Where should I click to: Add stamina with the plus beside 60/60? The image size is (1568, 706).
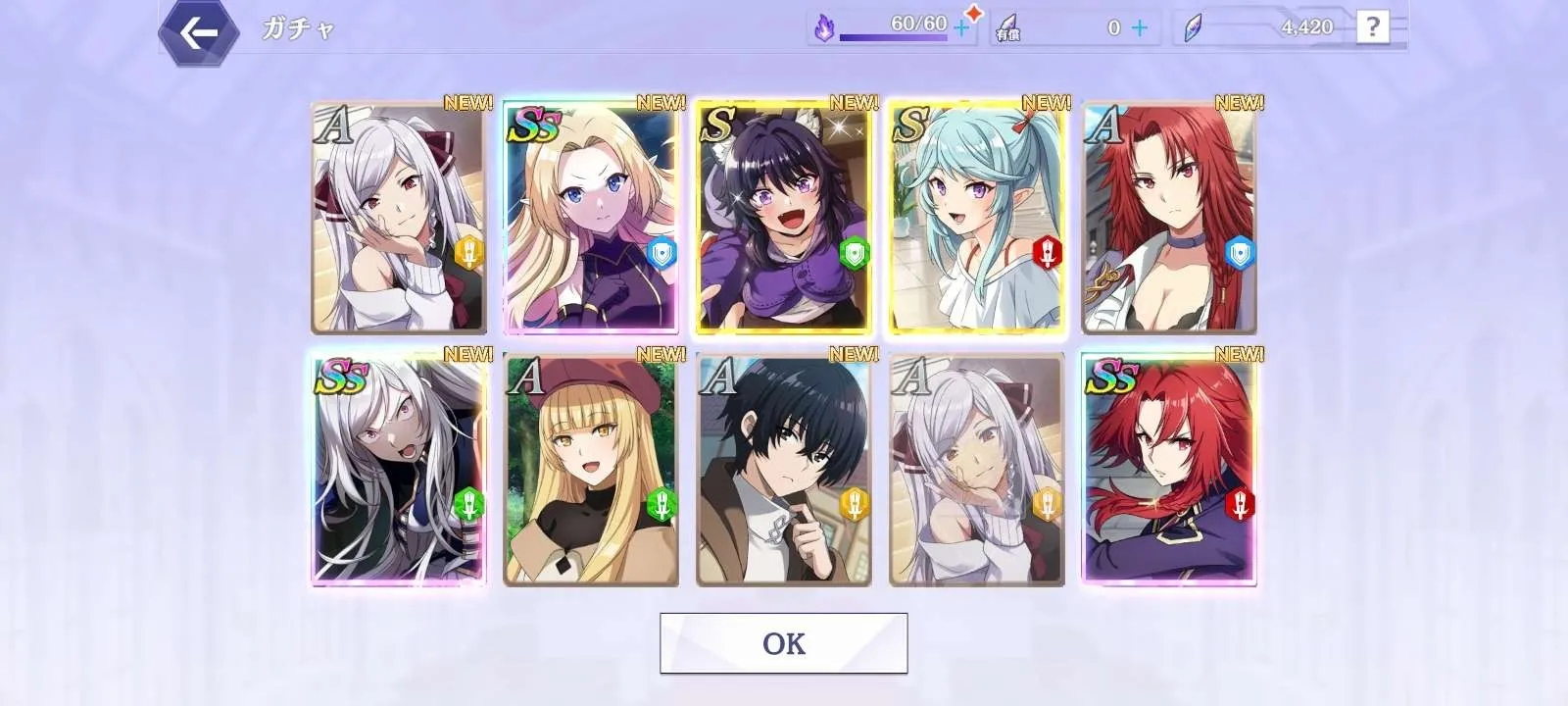tap(961, 29)
